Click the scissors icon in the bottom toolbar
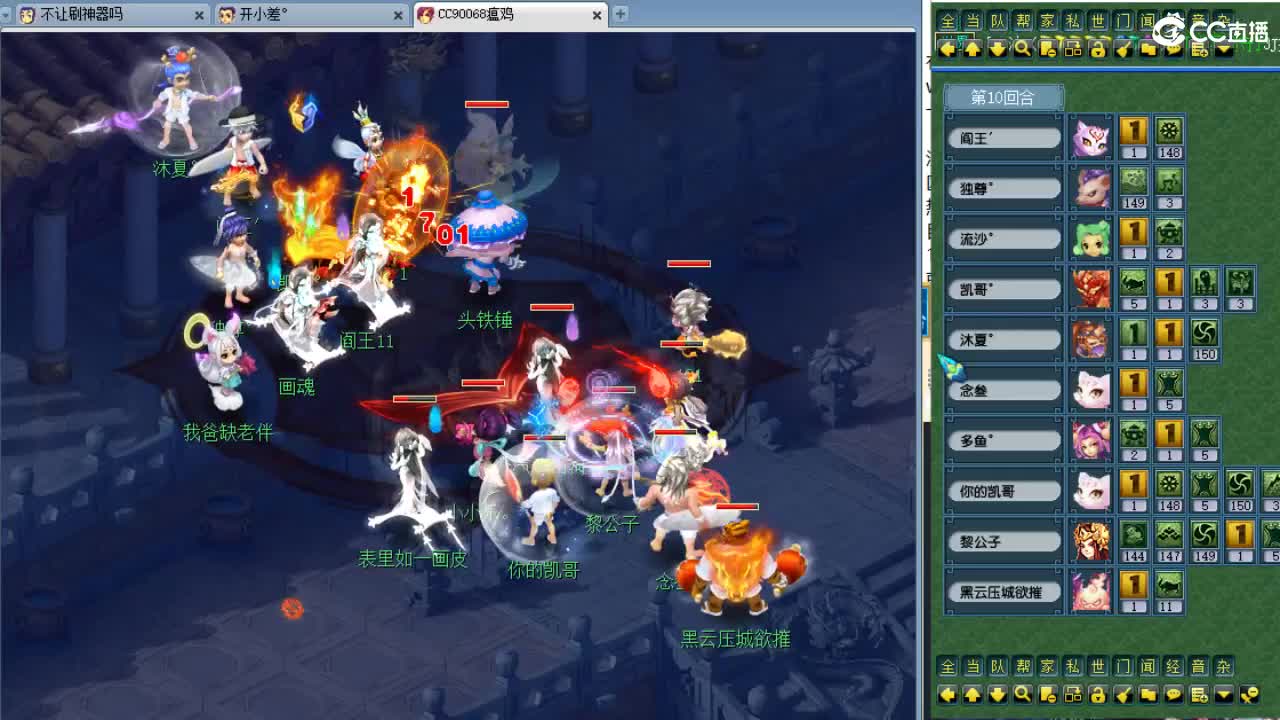Screen dimensions: 1280x720 [1250, 695]
